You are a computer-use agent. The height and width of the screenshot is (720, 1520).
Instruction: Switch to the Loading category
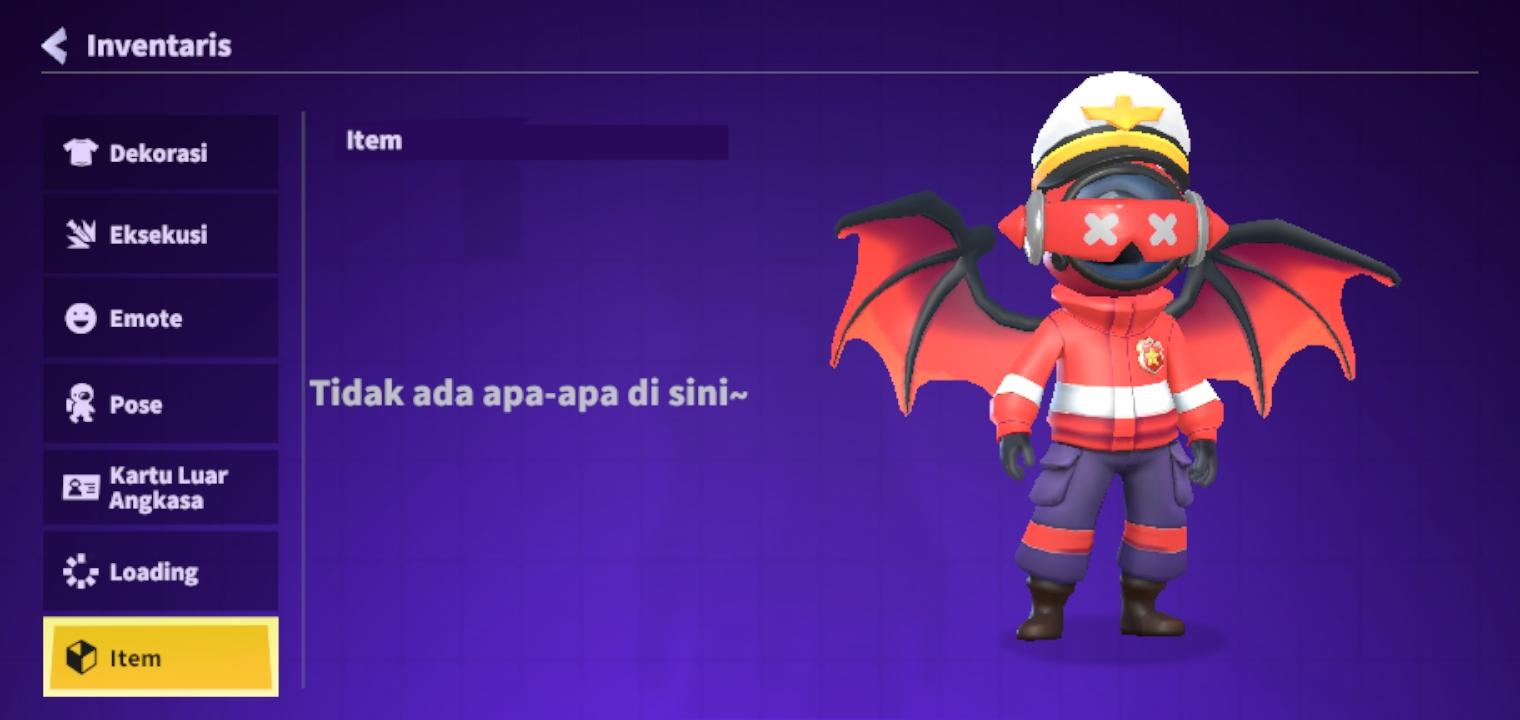pyautogui.click(x=160, y=571)
